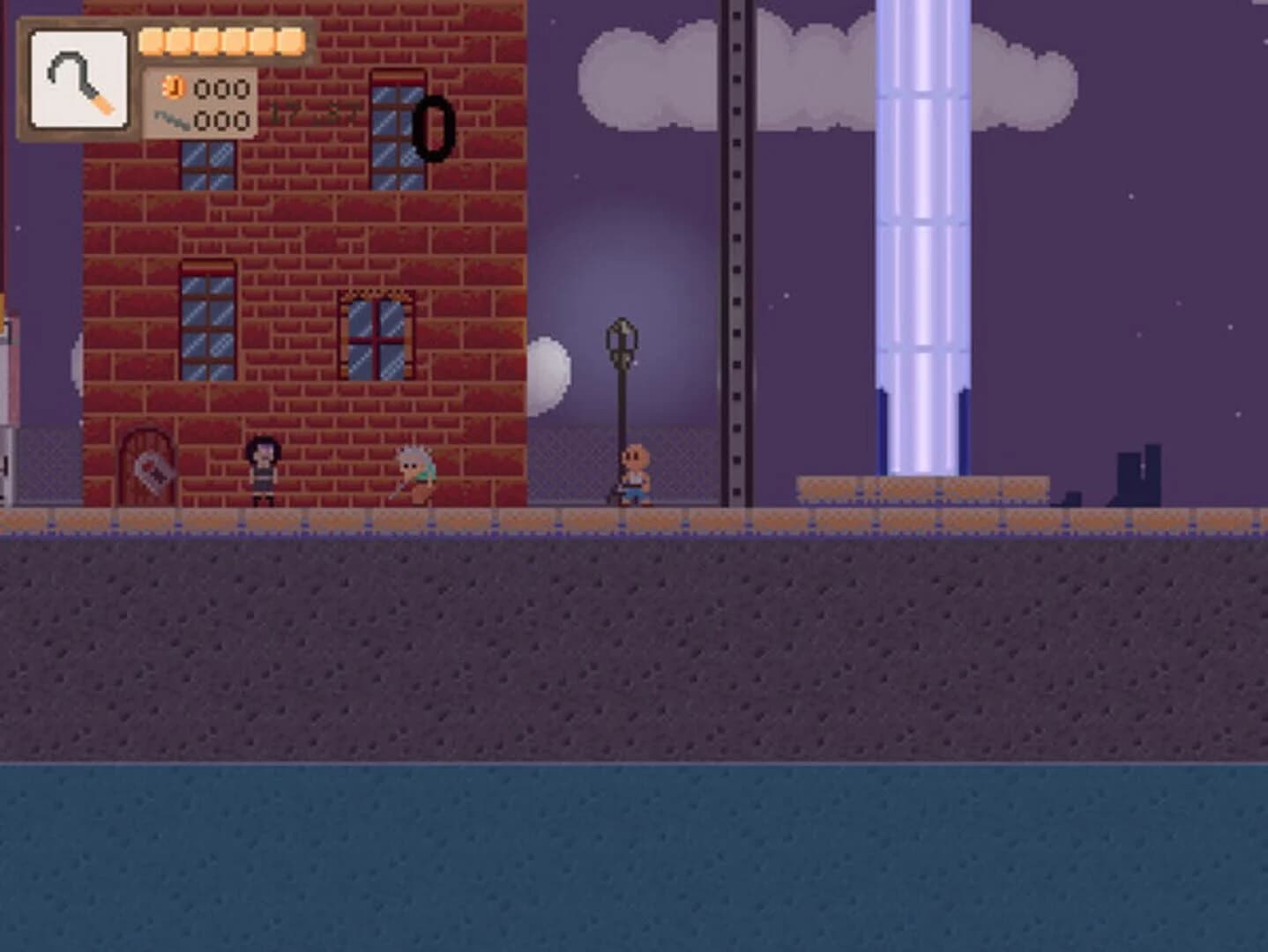The image size is (1268, 952).
Task: Talk to the orange-shirted NPC by the lamp
Action: click(637, 472)
